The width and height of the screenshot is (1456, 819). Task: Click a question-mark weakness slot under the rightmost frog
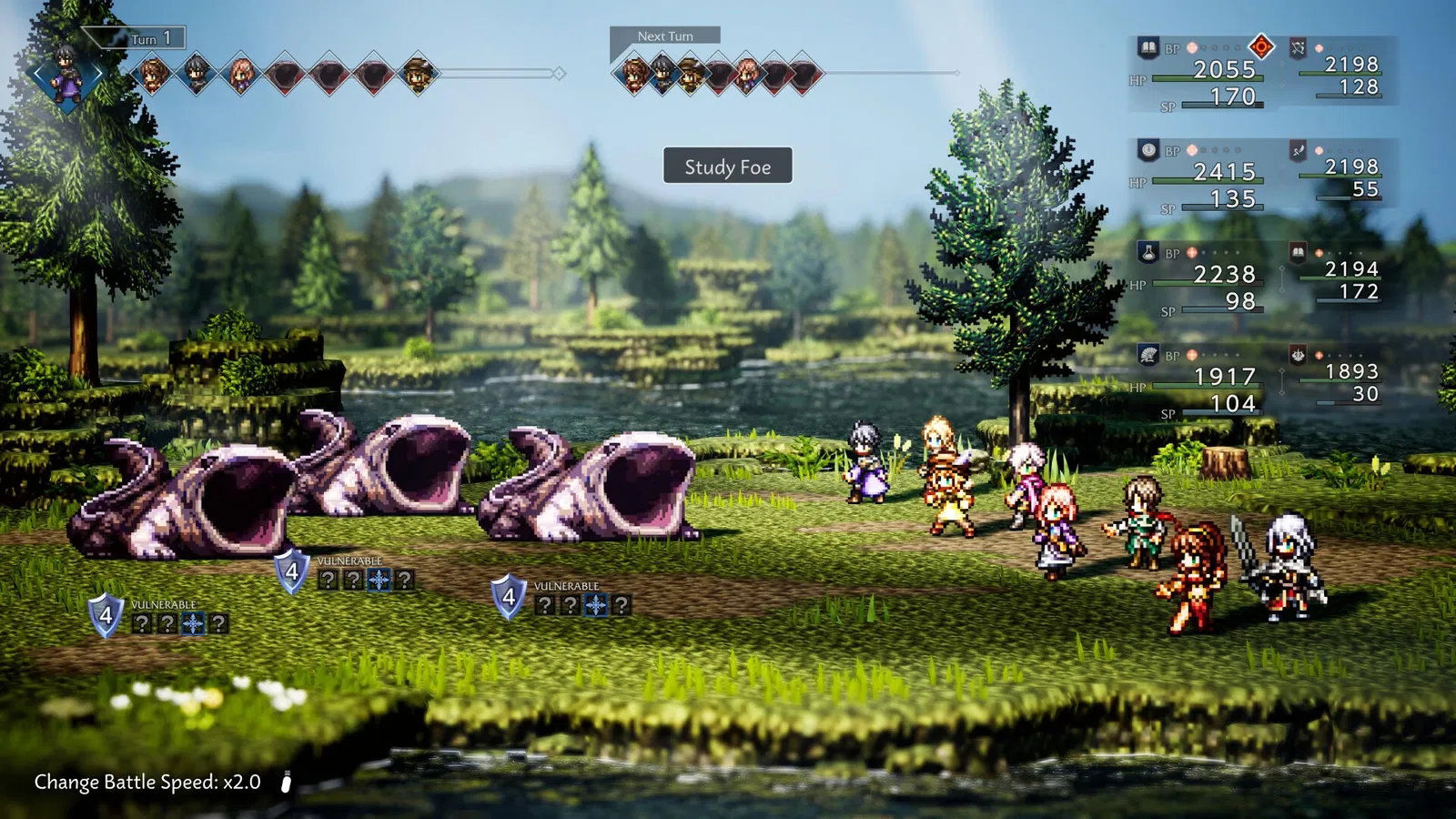click(546, 604)
